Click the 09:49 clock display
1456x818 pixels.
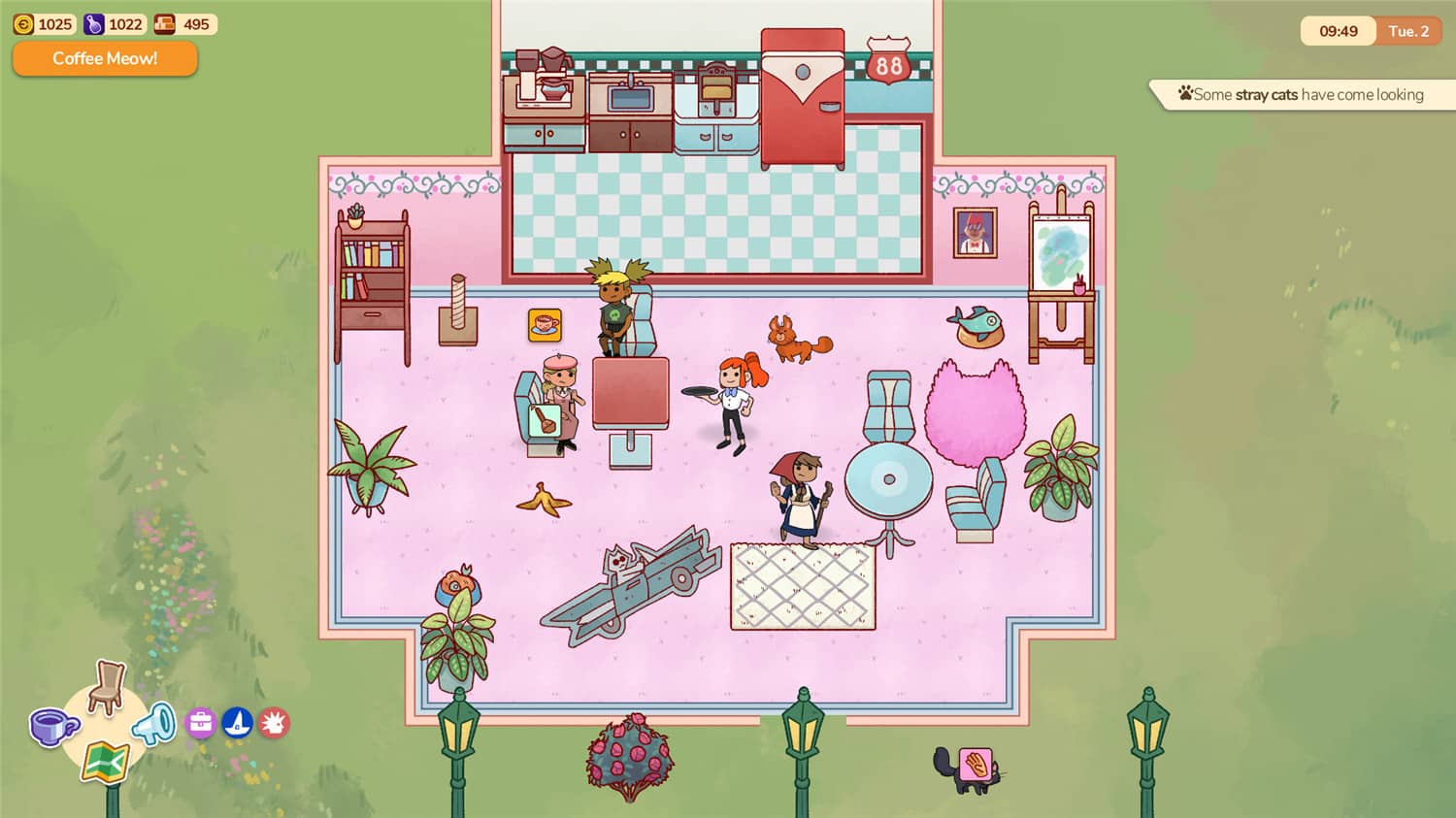[1338, 31]
